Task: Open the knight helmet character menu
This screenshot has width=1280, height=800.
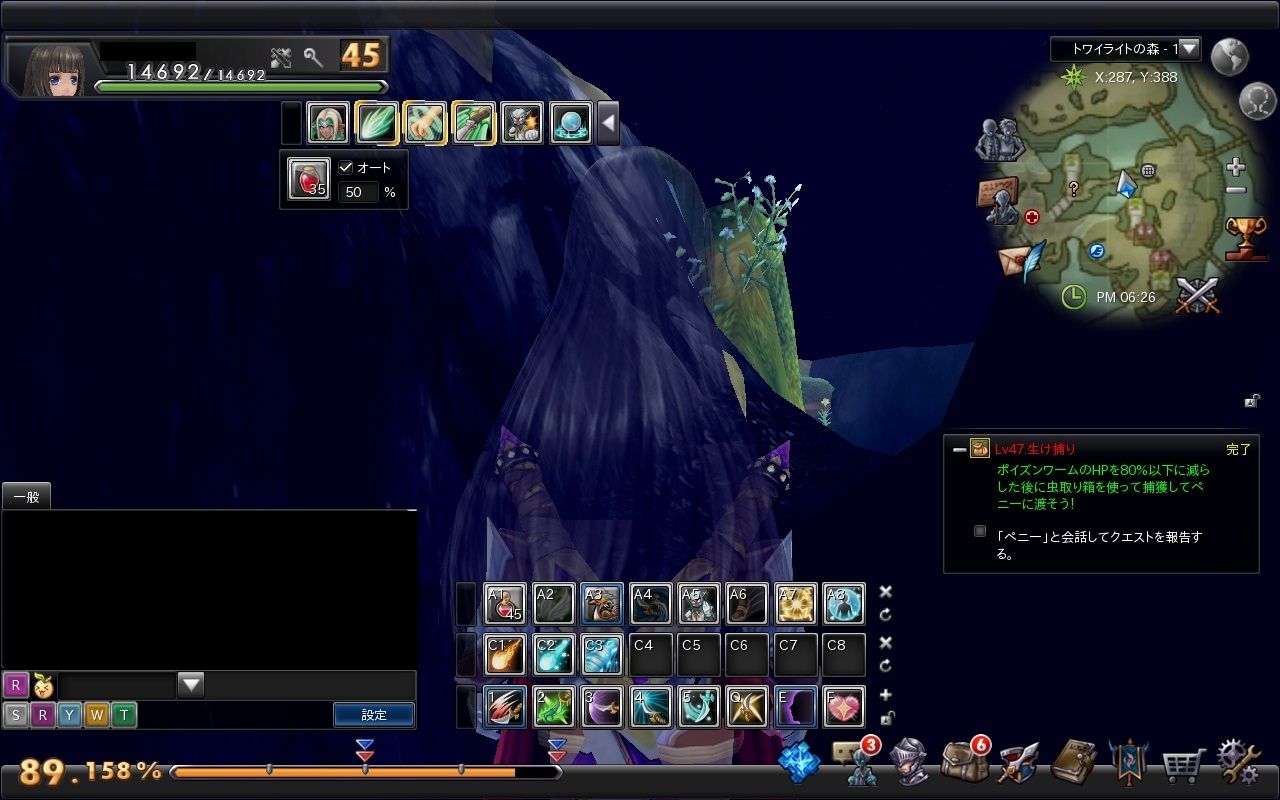Action: click(909, 763)
